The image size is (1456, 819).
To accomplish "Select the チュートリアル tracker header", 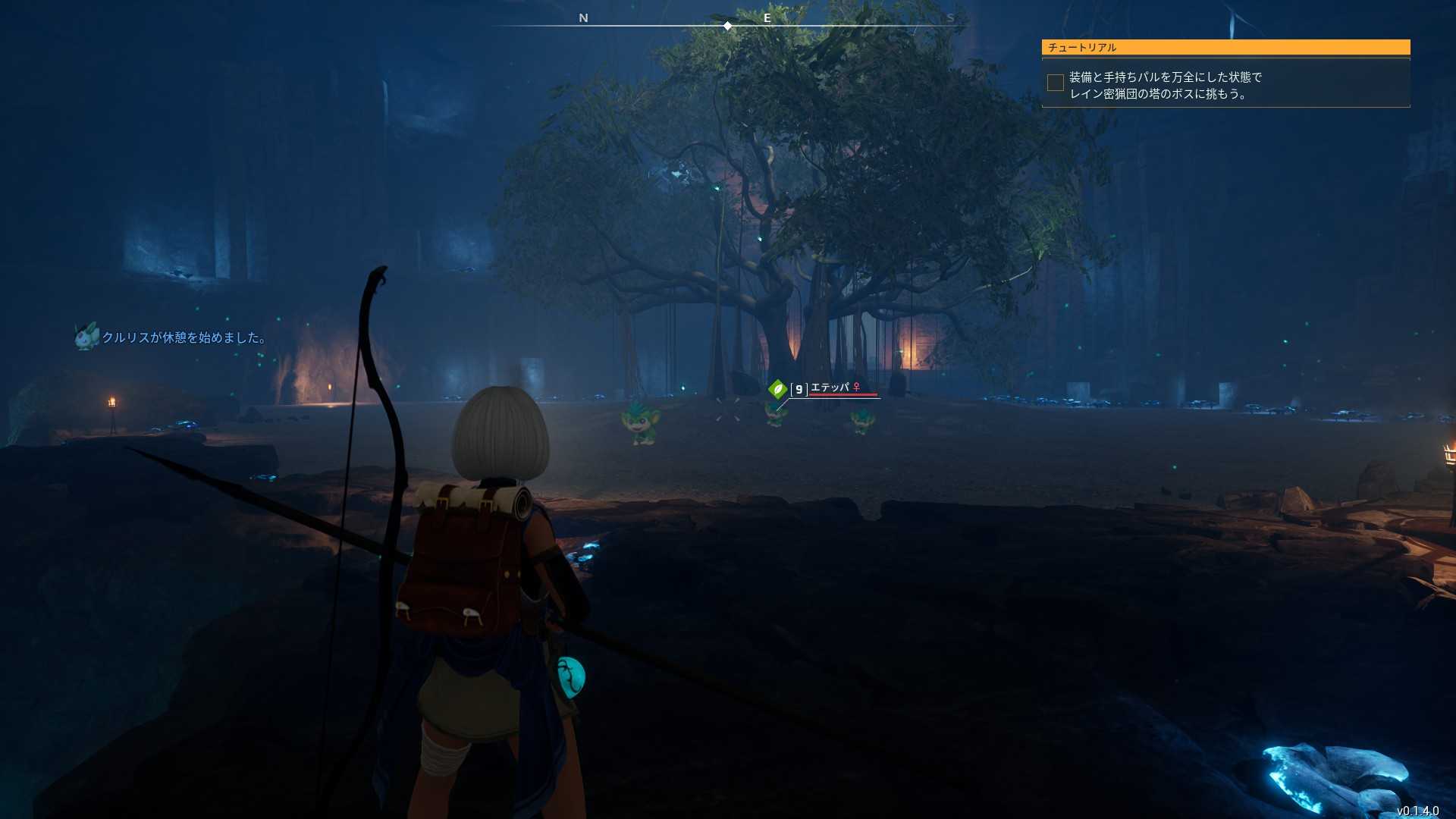I will pyautogui.click(x=1225, y=47).
